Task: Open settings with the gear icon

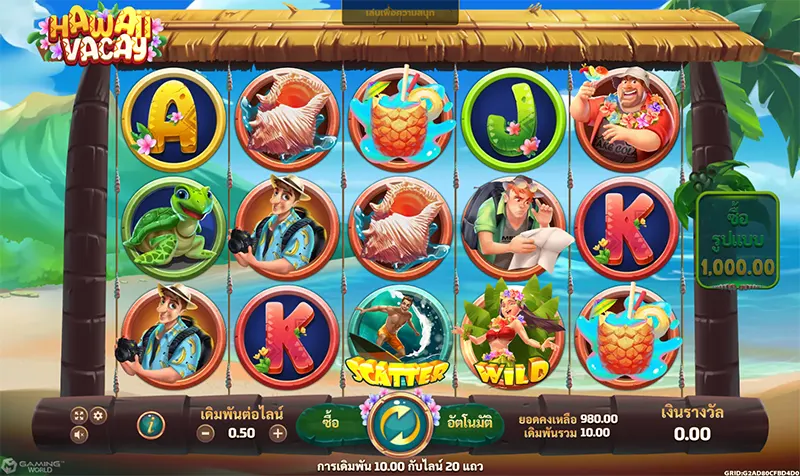Action: point(98,415)
